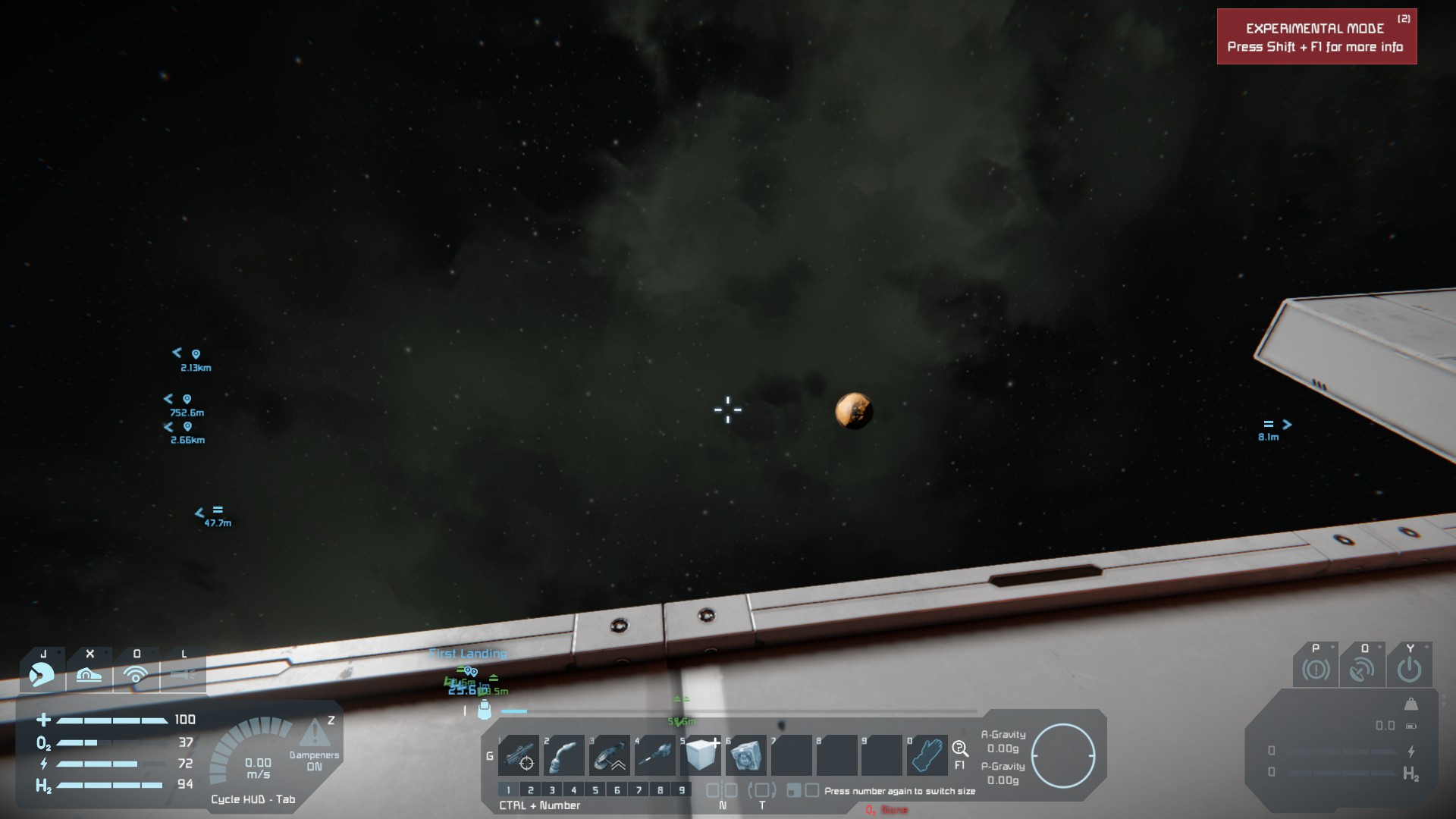The height and width of the screenshot is (819, 1456).
Task: Toggle the magnetic boots icon
Action: (x=89, y=673)
